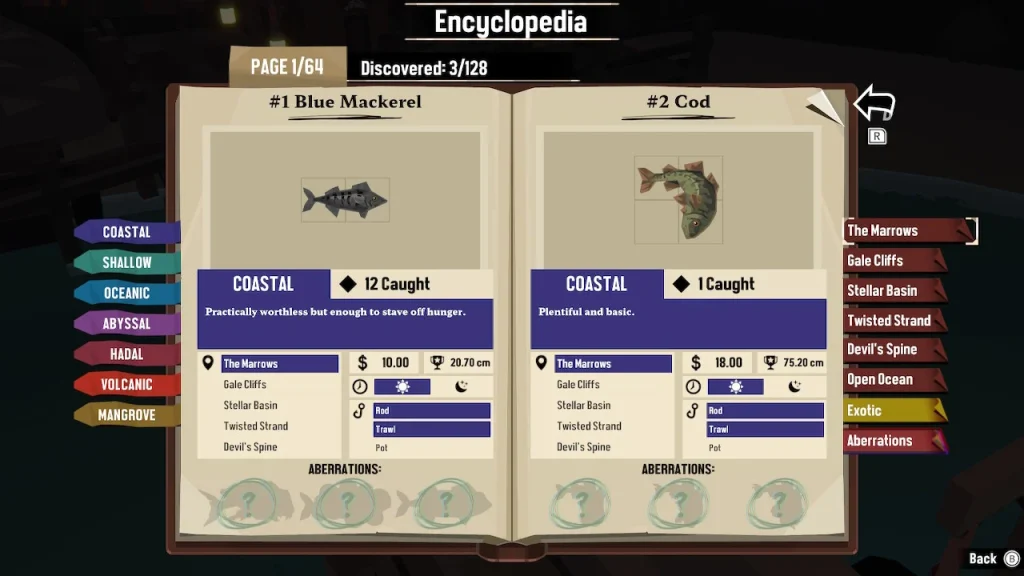Open the Mangrove category tab
1024x576 pixels.
pos(127,415)
